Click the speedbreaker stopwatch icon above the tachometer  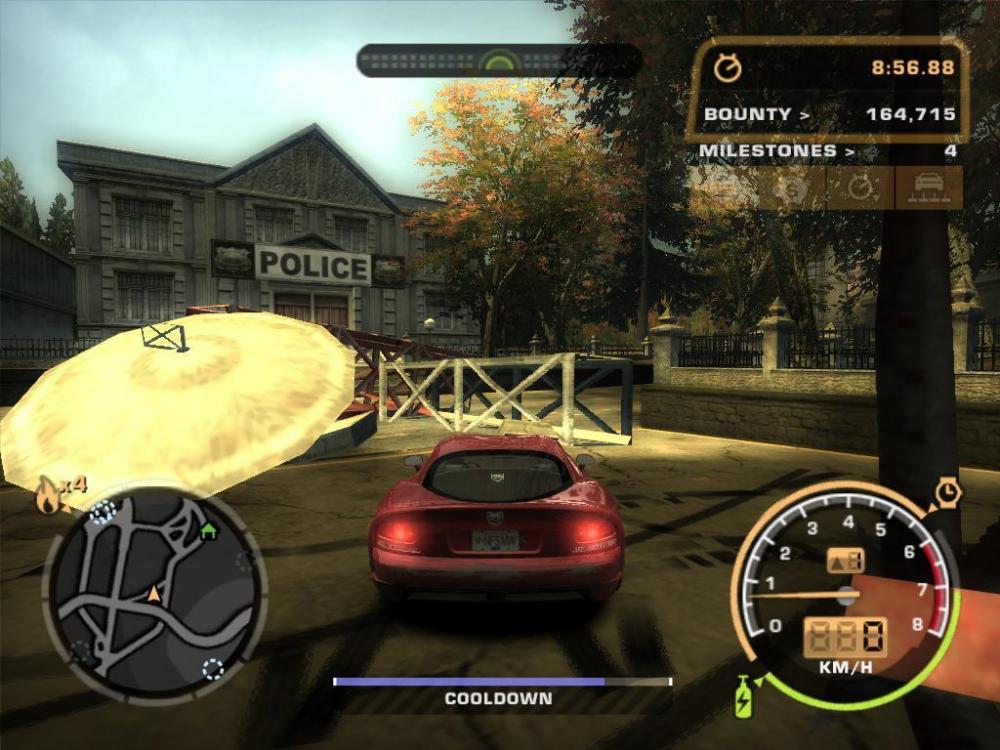[x=947, y=492]
